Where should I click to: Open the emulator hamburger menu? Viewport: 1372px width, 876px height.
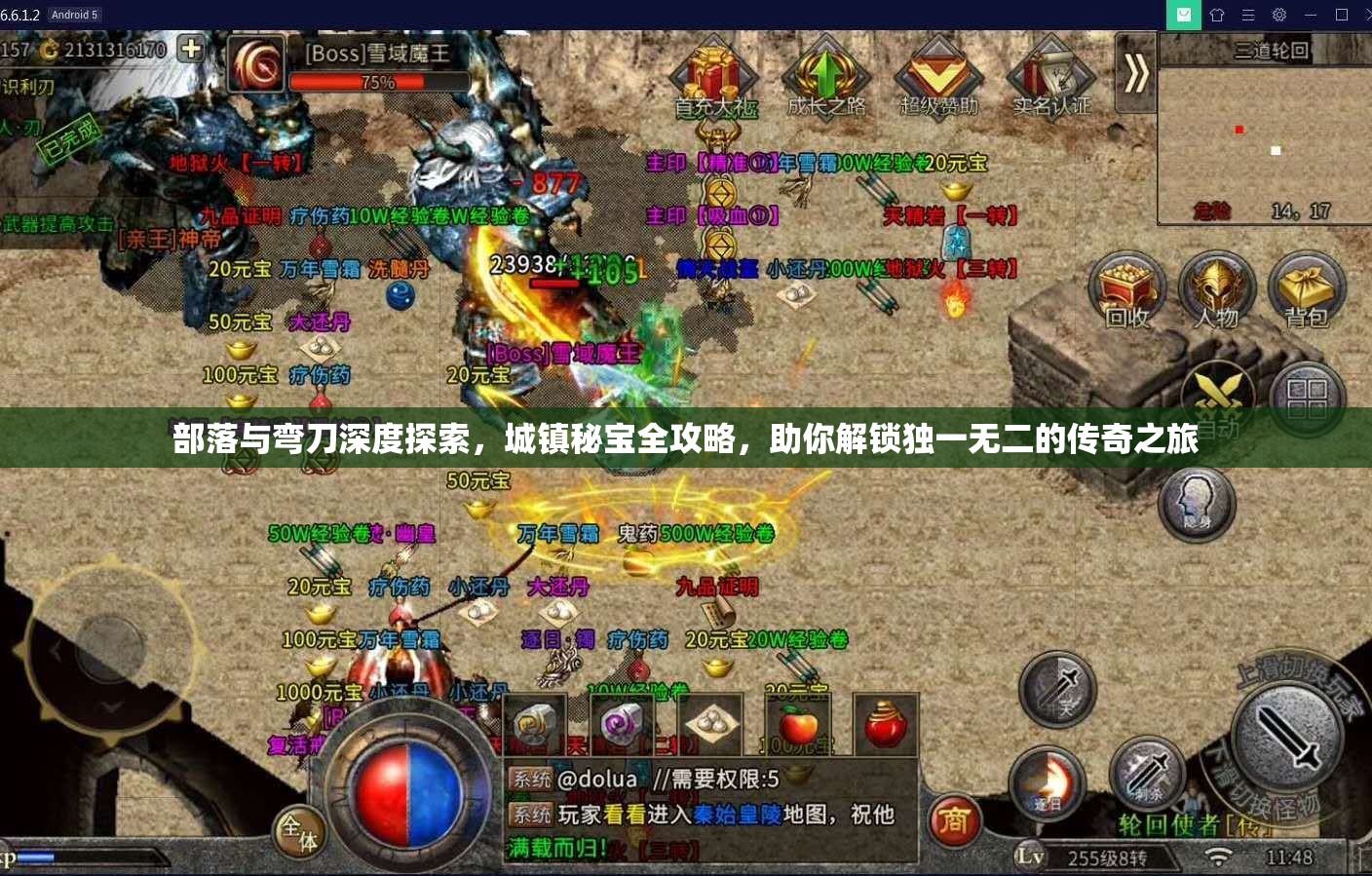click(1246, 15)
